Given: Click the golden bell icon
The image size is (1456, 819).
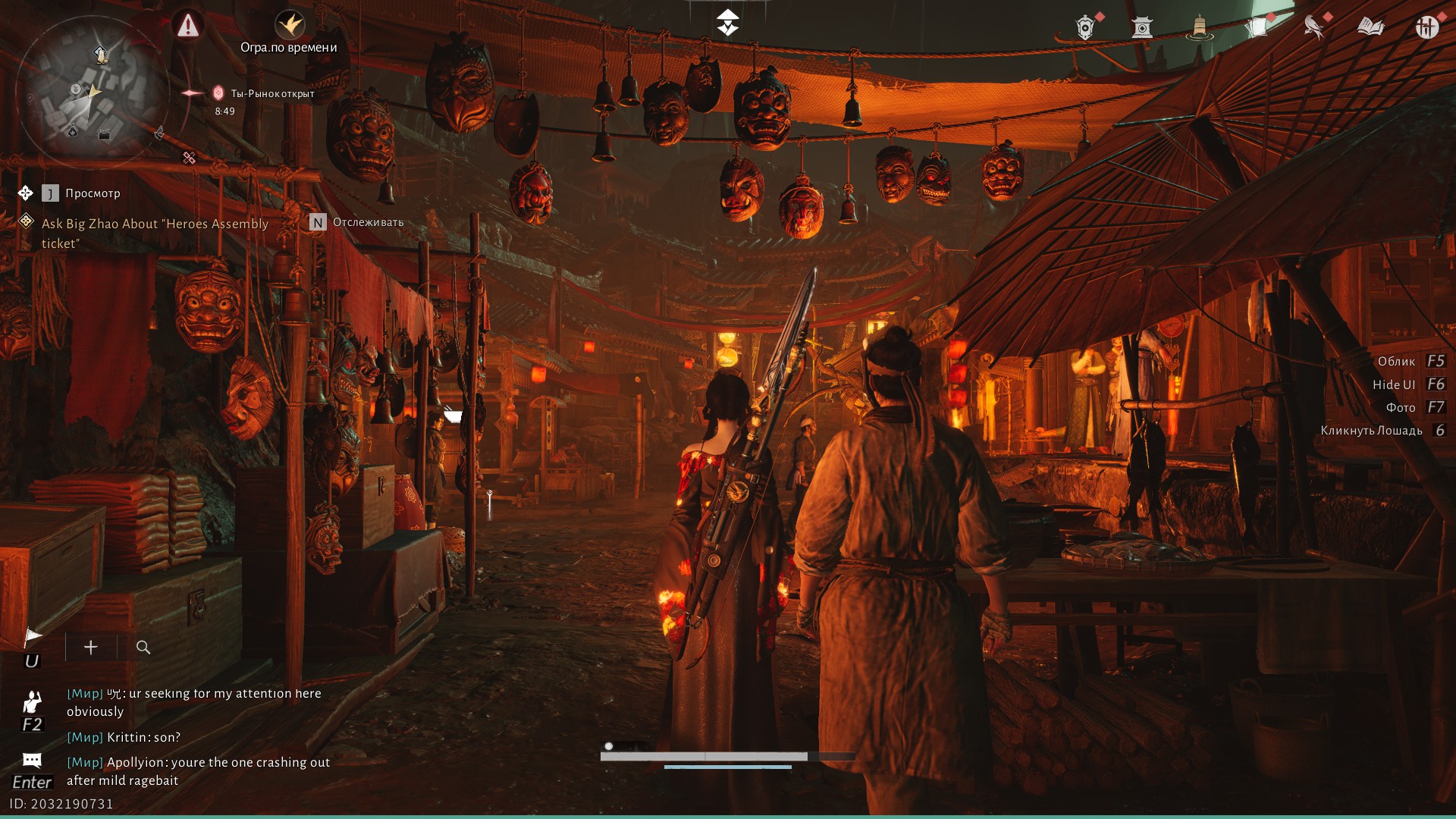Looking at the screenshot, I should [x=1199, y=28].
